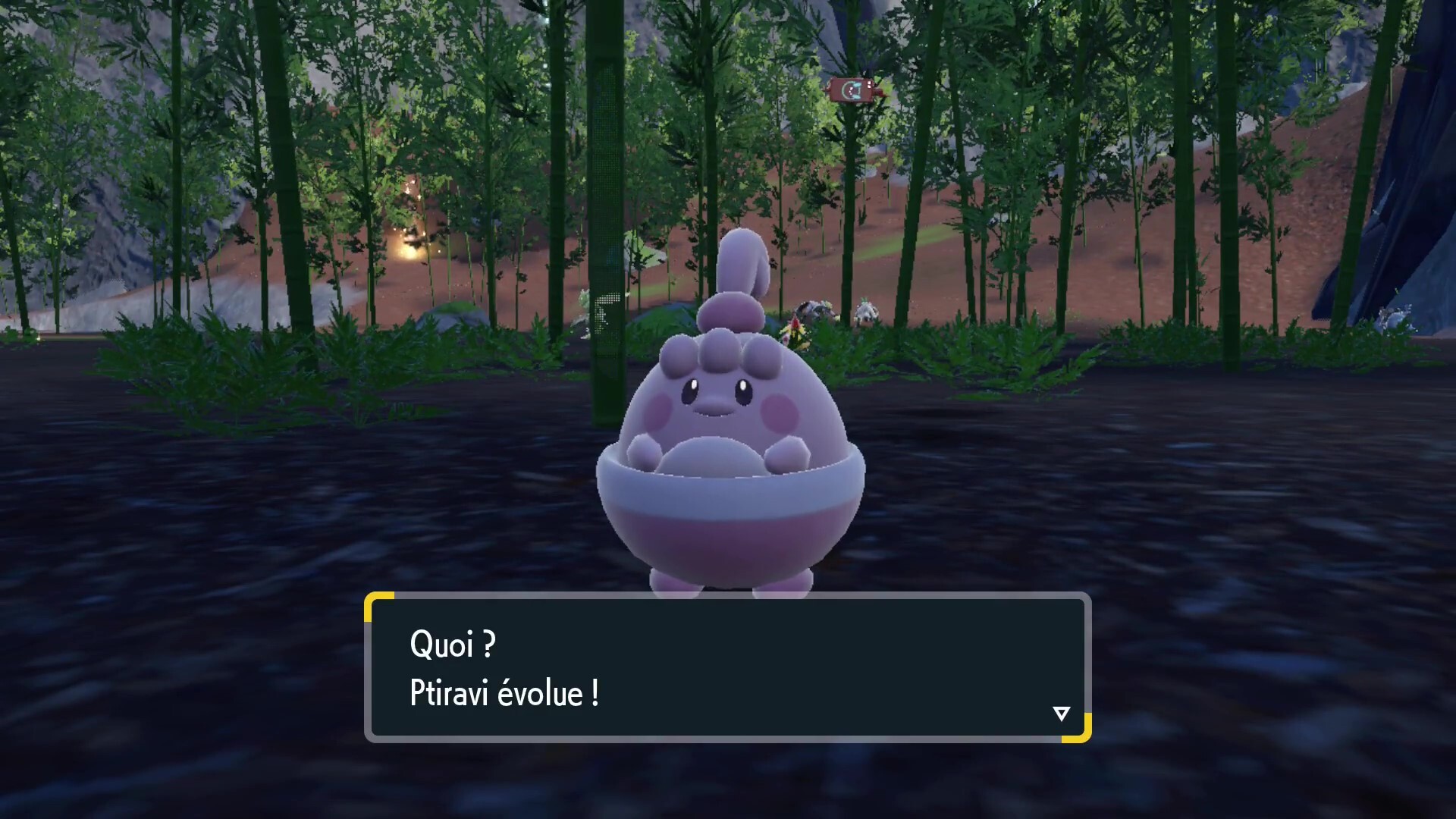Click the dialogue advance arrow
The image size is (1456, 819).
(x=1062, y=713)
